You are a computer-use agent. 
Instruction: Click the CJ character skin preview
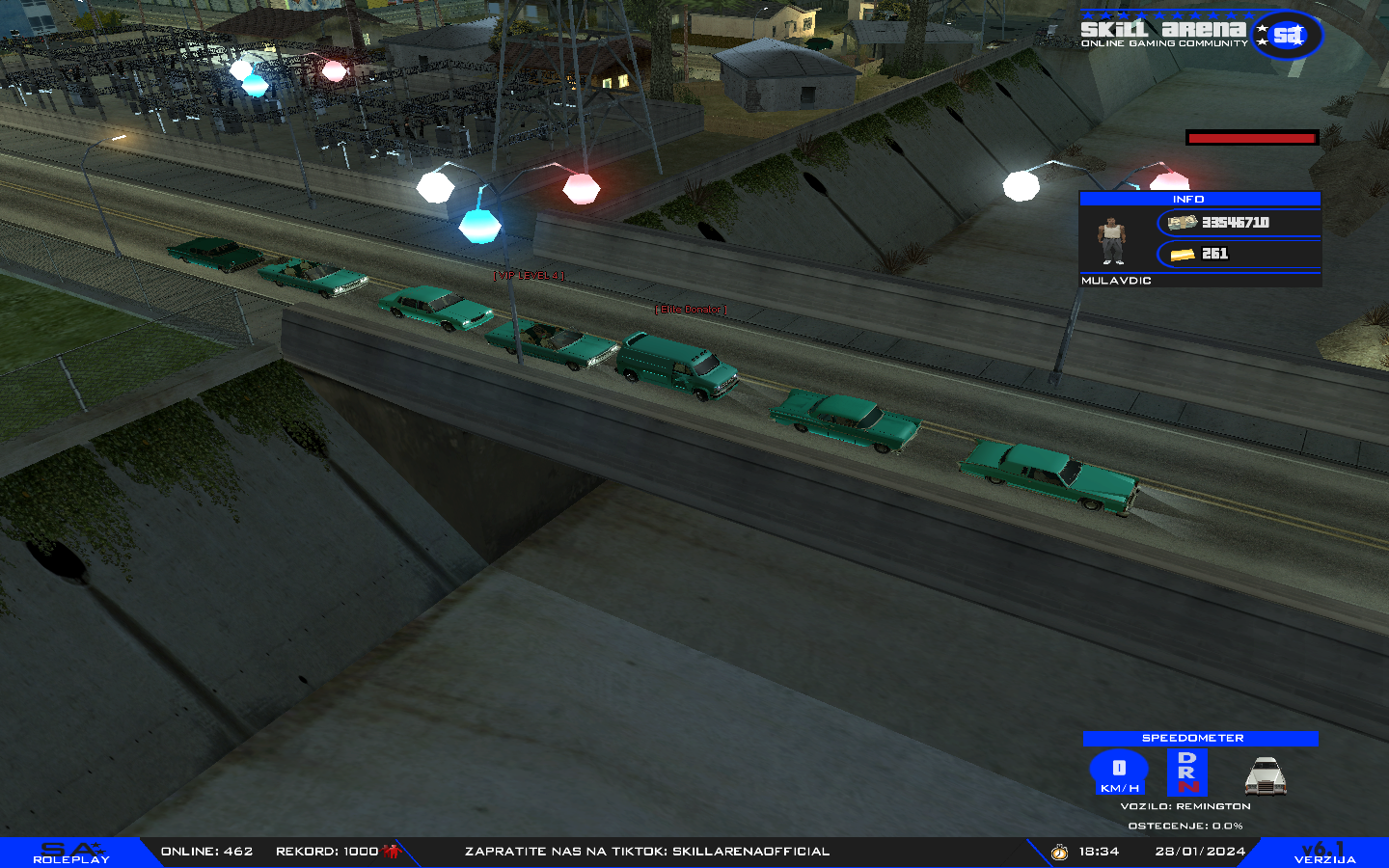tap(1109, 240)
